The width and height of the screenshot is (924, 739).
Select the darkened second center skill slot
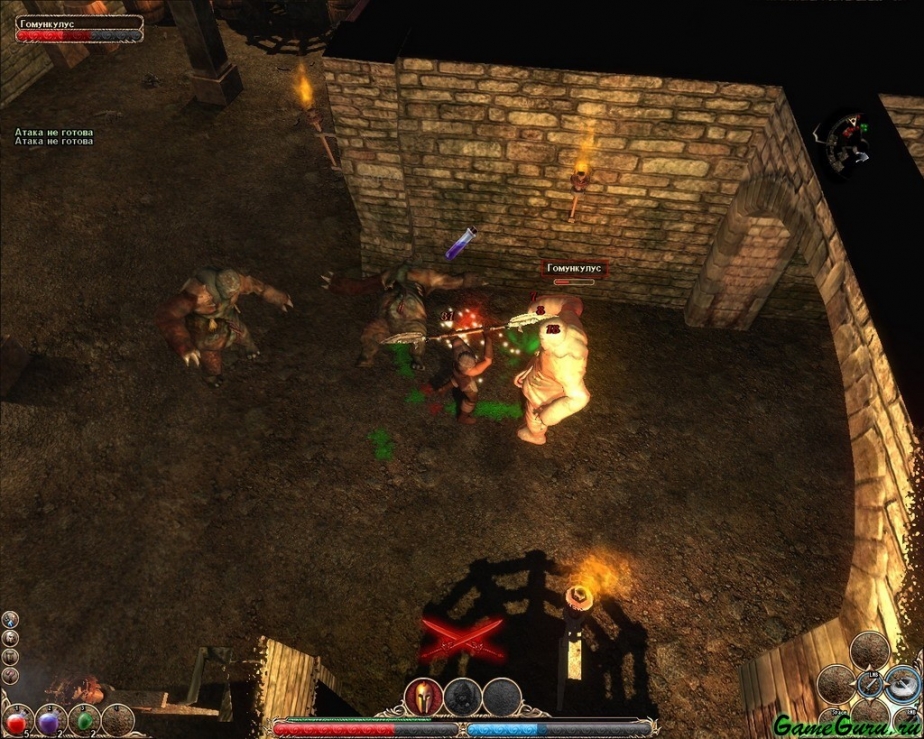pos(462,696)
